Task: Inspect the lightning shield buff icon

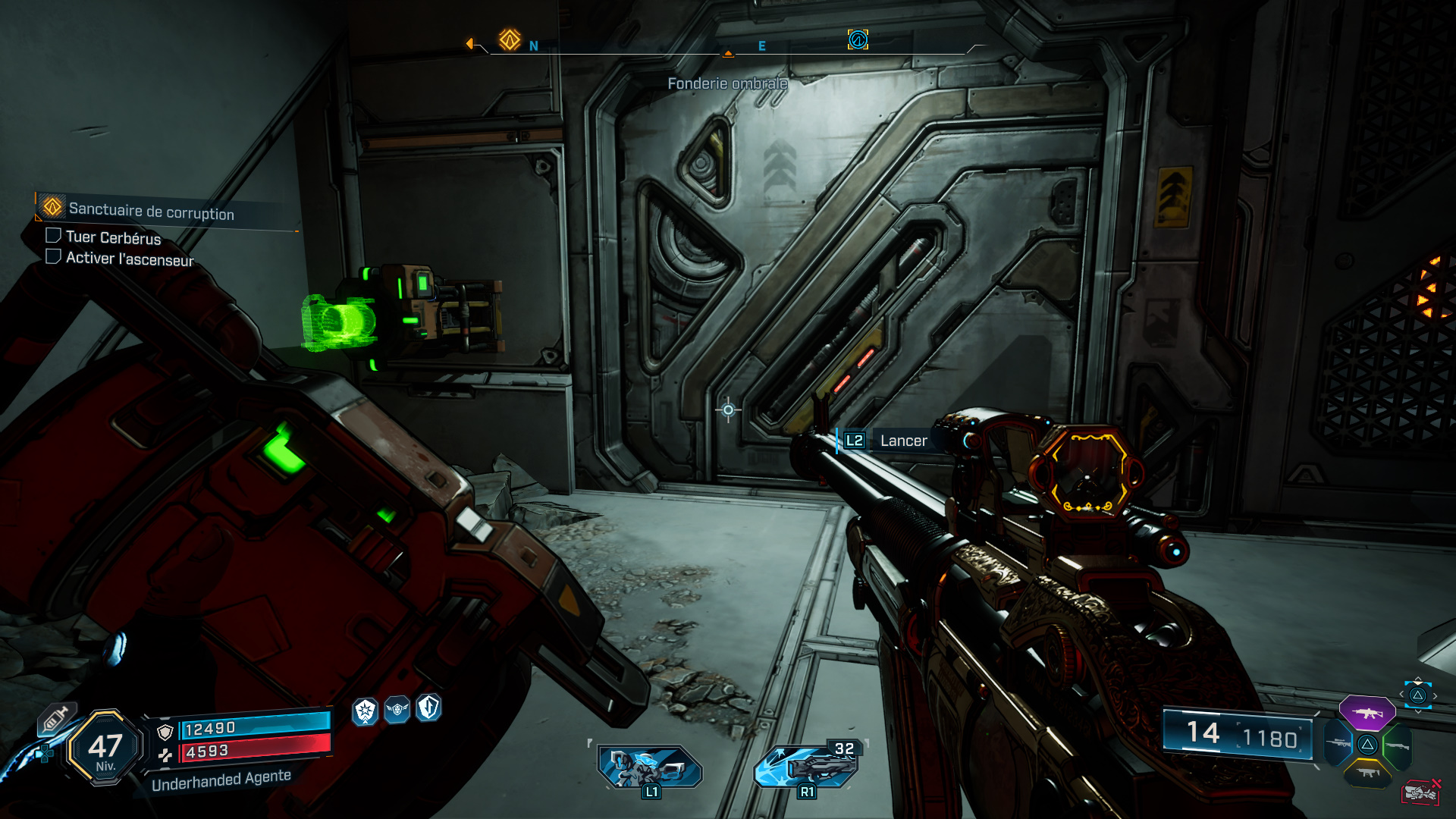Action: coord(428,708)
